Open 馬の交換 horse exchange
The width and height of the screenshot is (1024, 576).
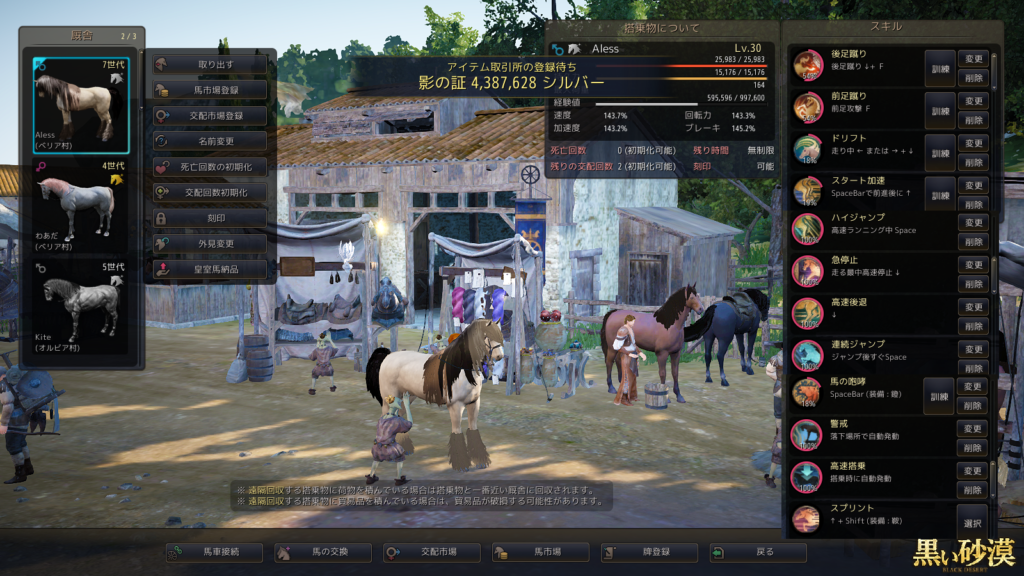(323, 552)
